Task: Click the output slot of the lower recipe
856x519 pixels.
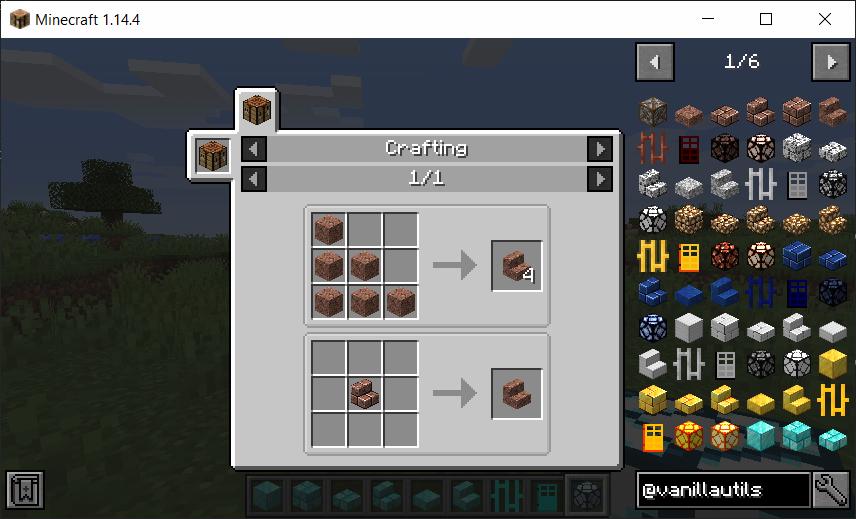Action: coord(516,394)
